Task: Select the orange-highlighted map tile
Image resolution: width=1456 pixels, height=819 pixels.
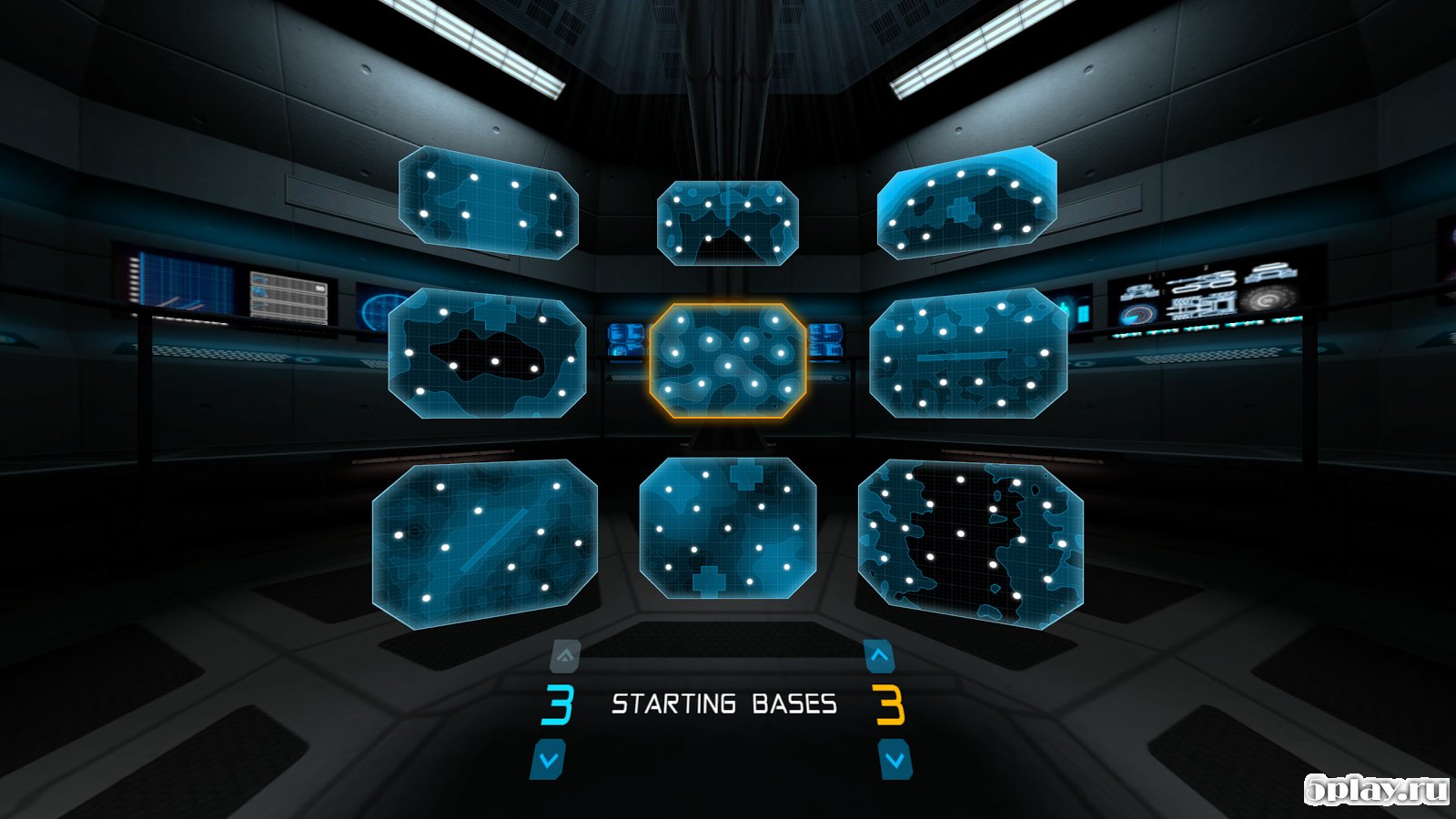Action: click(727, 360)
